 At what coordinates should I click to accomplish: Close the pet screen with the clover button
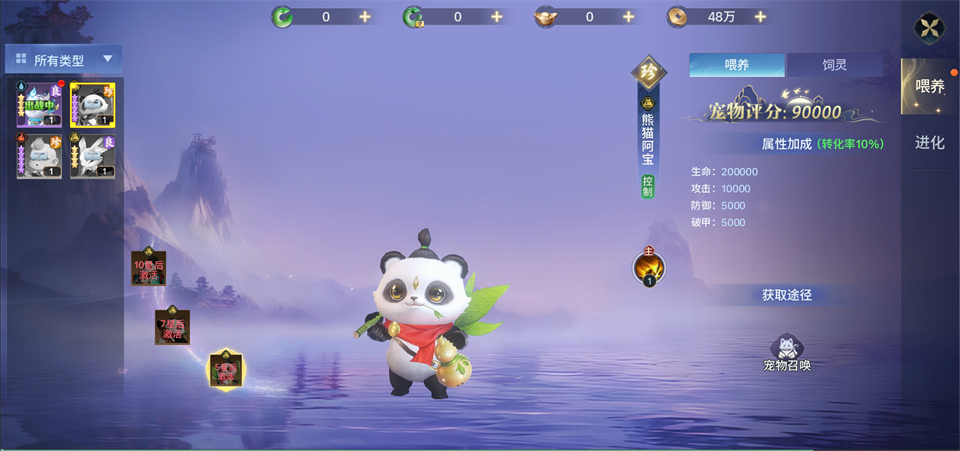click(931, 28)
